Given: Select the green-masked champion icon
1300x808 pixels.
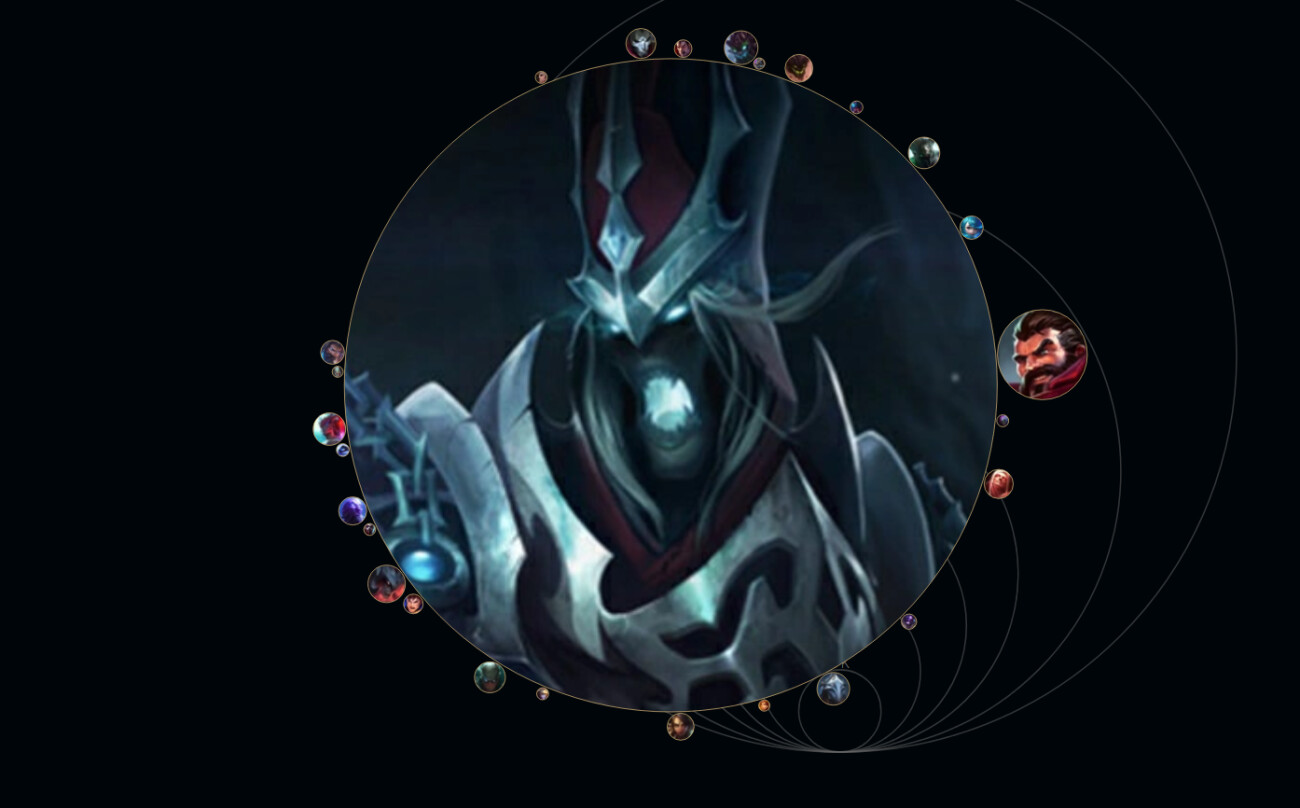Looking at the screenshot, I should coord(490,678).
